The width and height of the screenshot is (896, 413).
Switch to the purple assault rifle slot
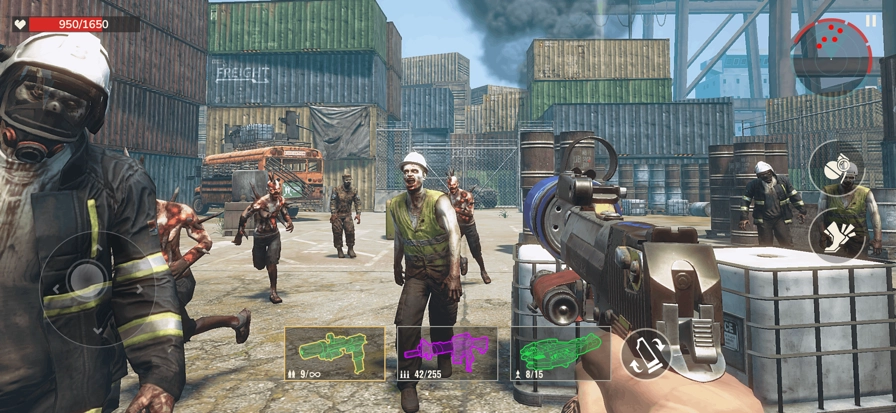[x=447, y=353]
